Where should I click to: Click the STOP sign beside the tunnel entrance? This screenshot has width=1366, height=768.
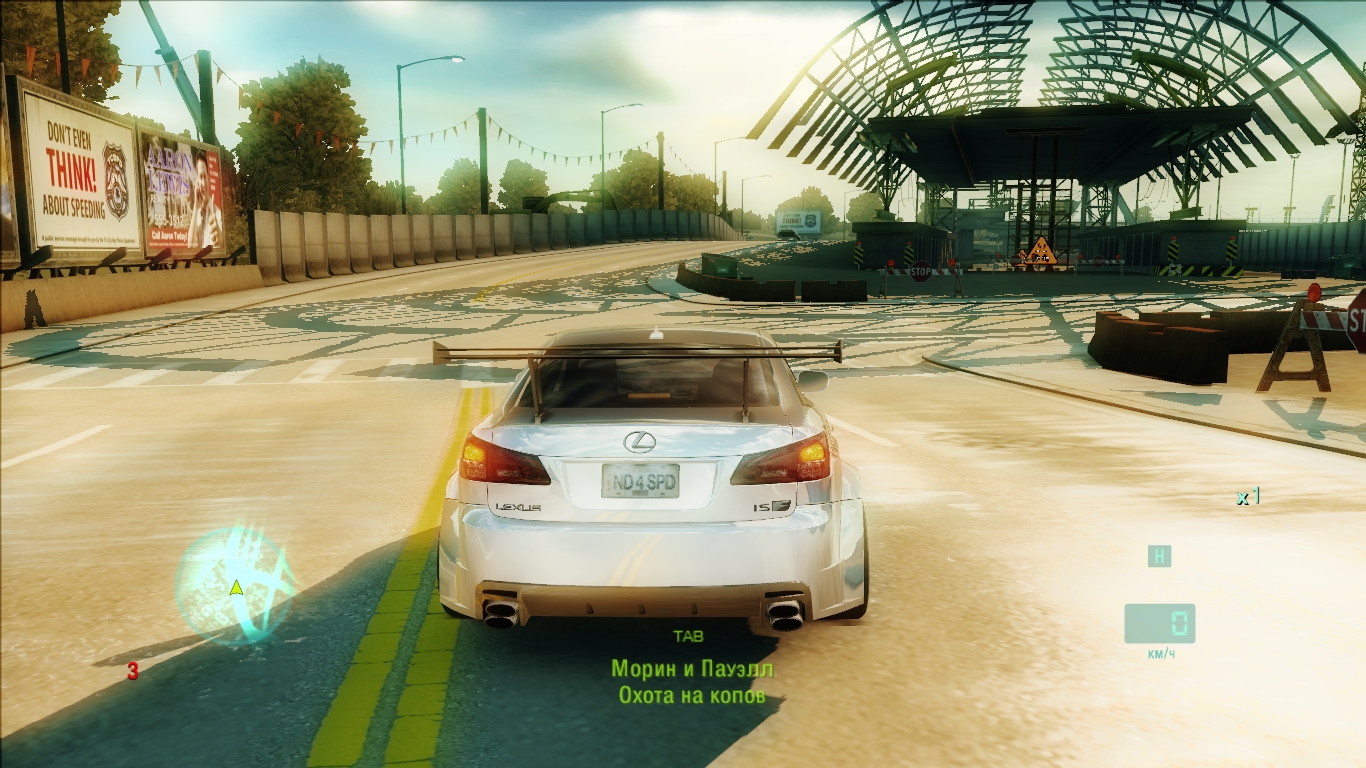click(921, 271)
